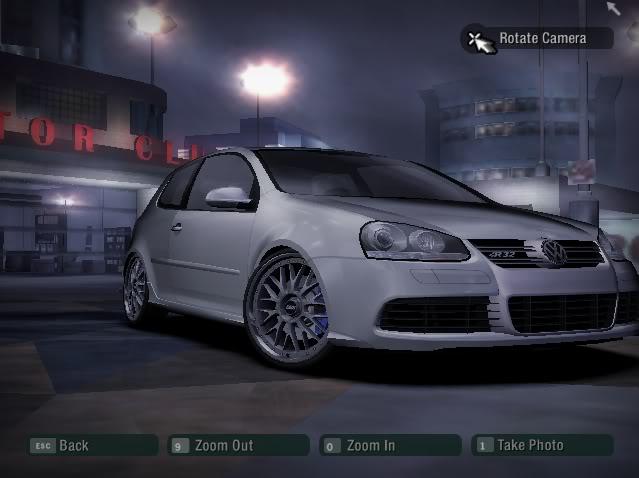
Task: Zoom out the camera view
Action: [x=238, y=445]
